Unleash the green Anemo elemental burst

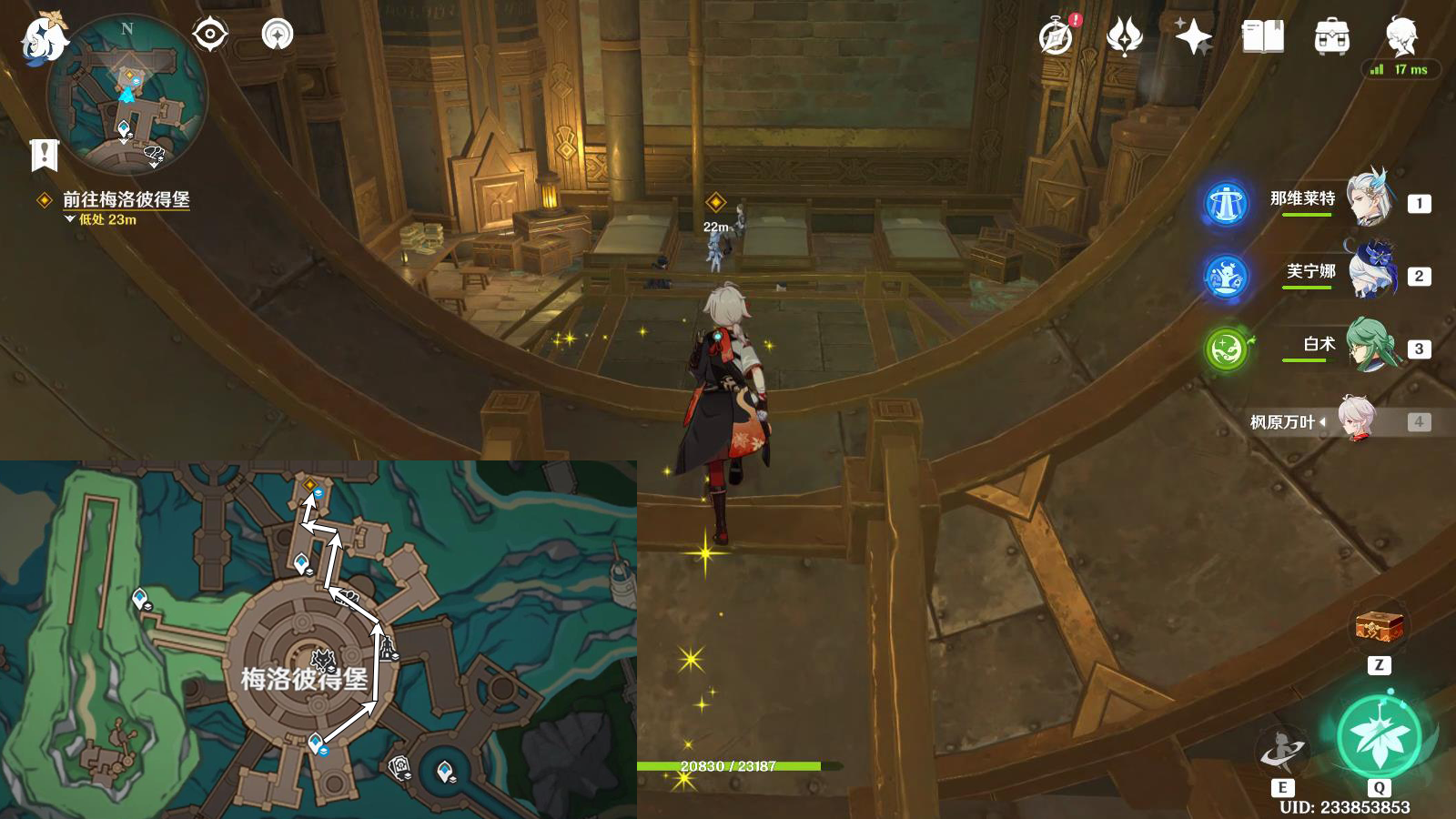(x=1379, y=737)
